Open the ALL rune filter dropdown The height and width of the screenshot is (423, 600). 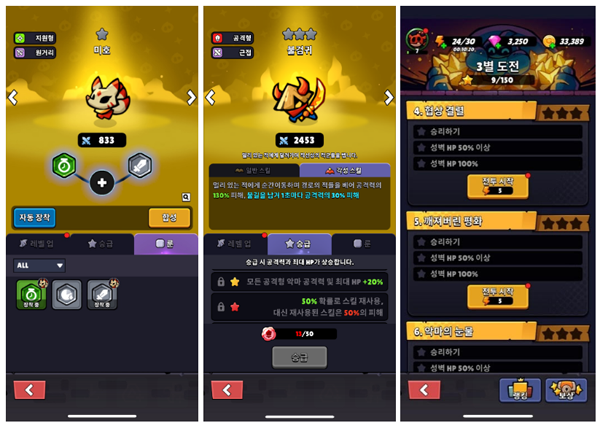click(x=40, y=266)
